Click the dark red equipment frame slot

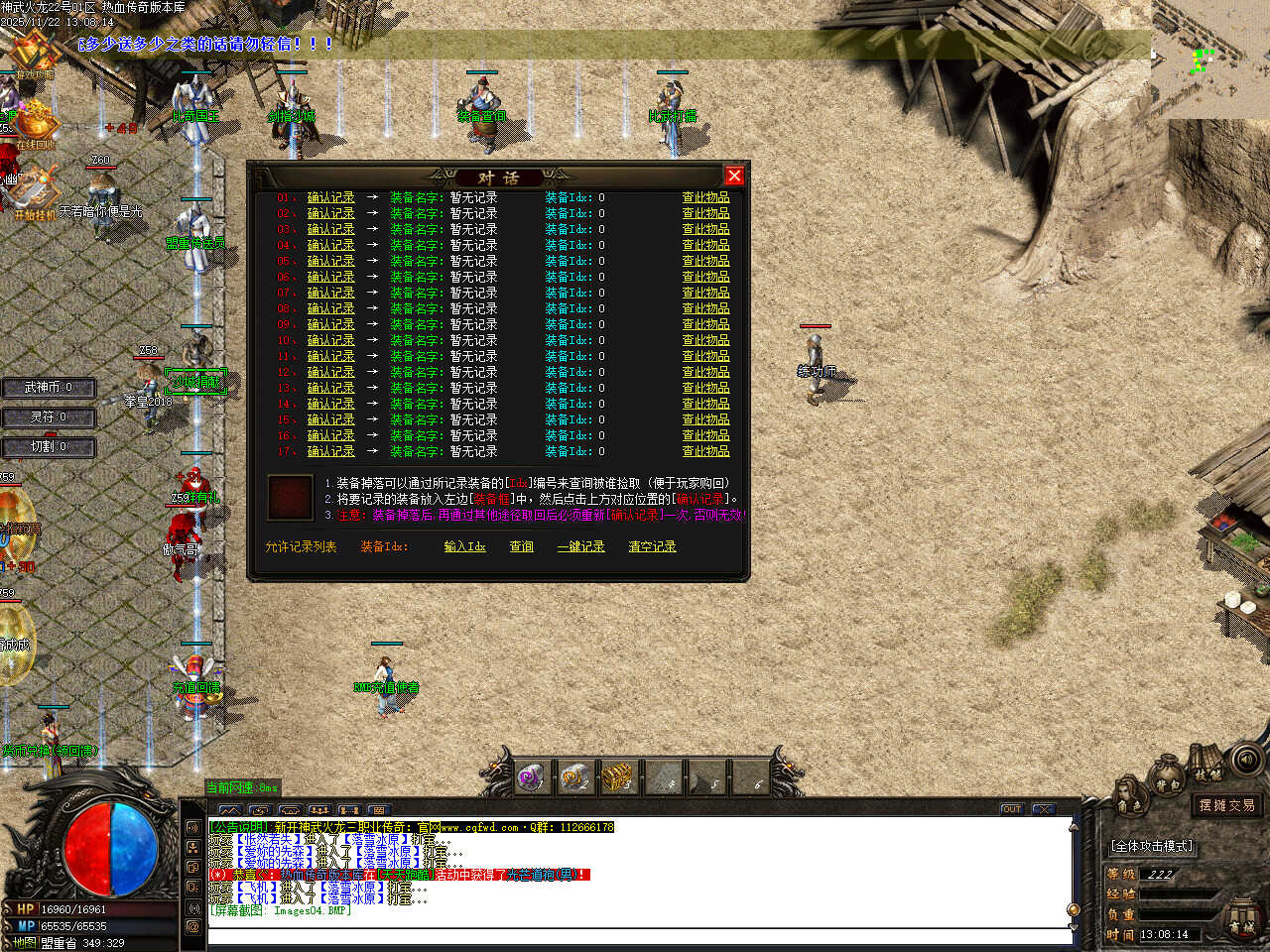tap(290, 497)
